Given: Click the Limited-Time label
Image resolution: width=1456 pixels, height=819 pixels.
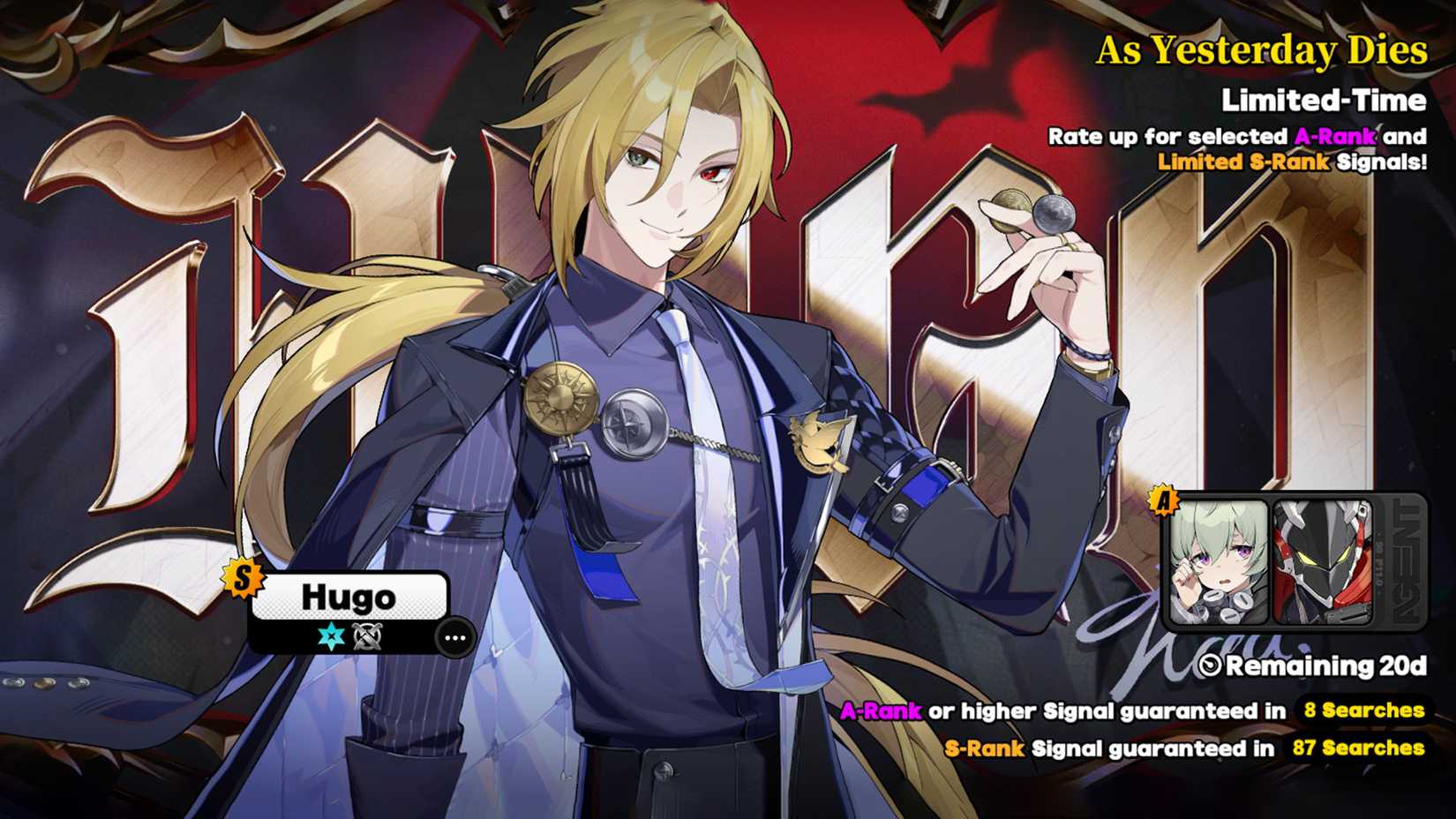Looking at the screenshot, I should (1323, 101).
